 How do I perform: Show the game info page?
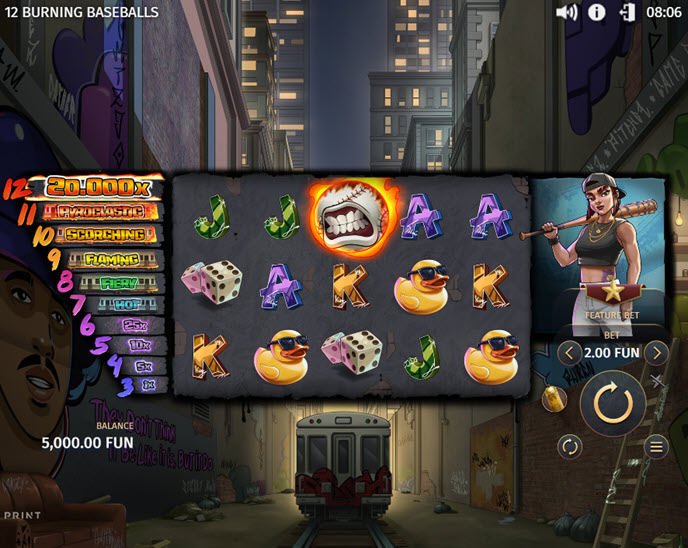[596, 12]
